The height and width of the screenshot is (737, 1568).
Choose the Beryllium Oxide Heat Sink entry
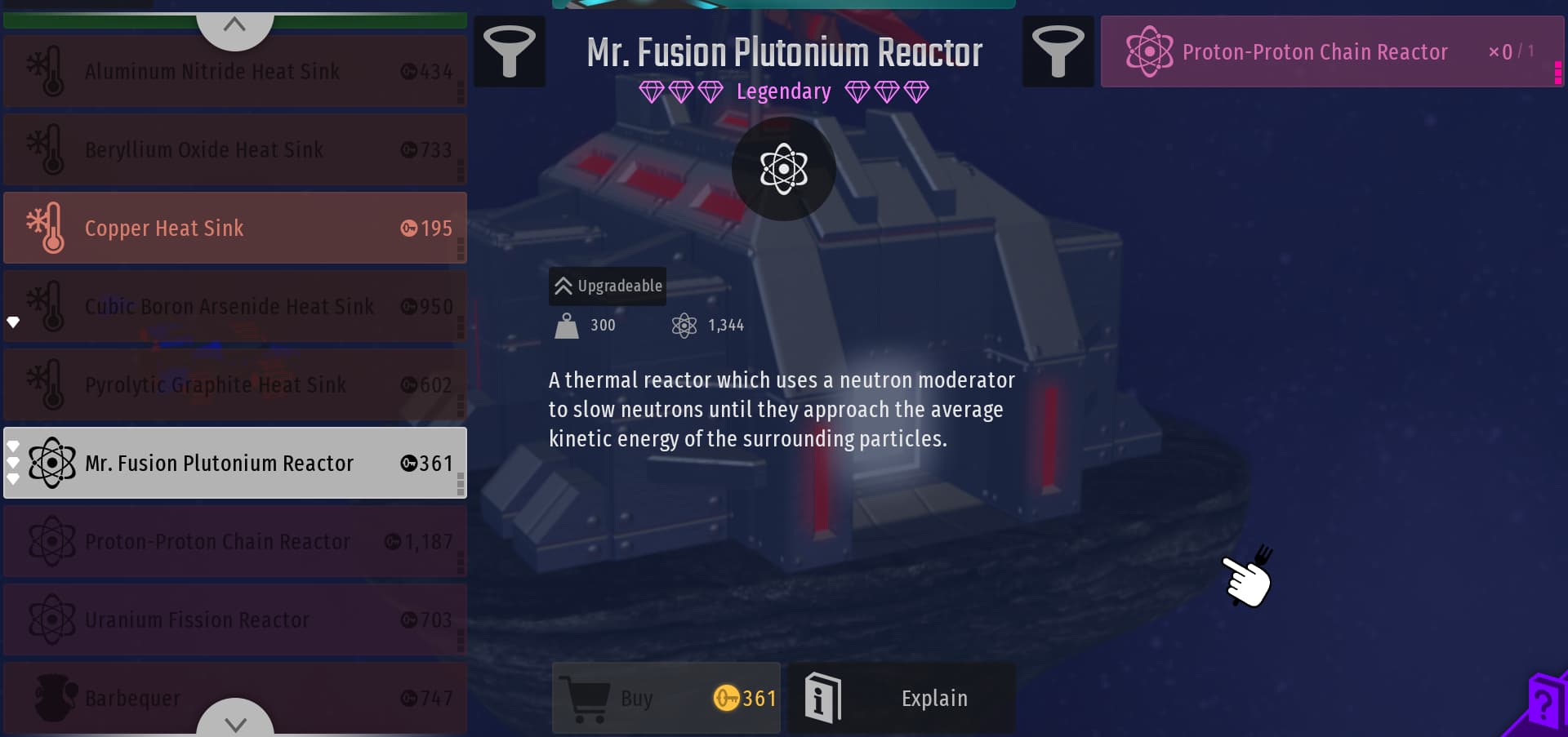coord(235,150)
